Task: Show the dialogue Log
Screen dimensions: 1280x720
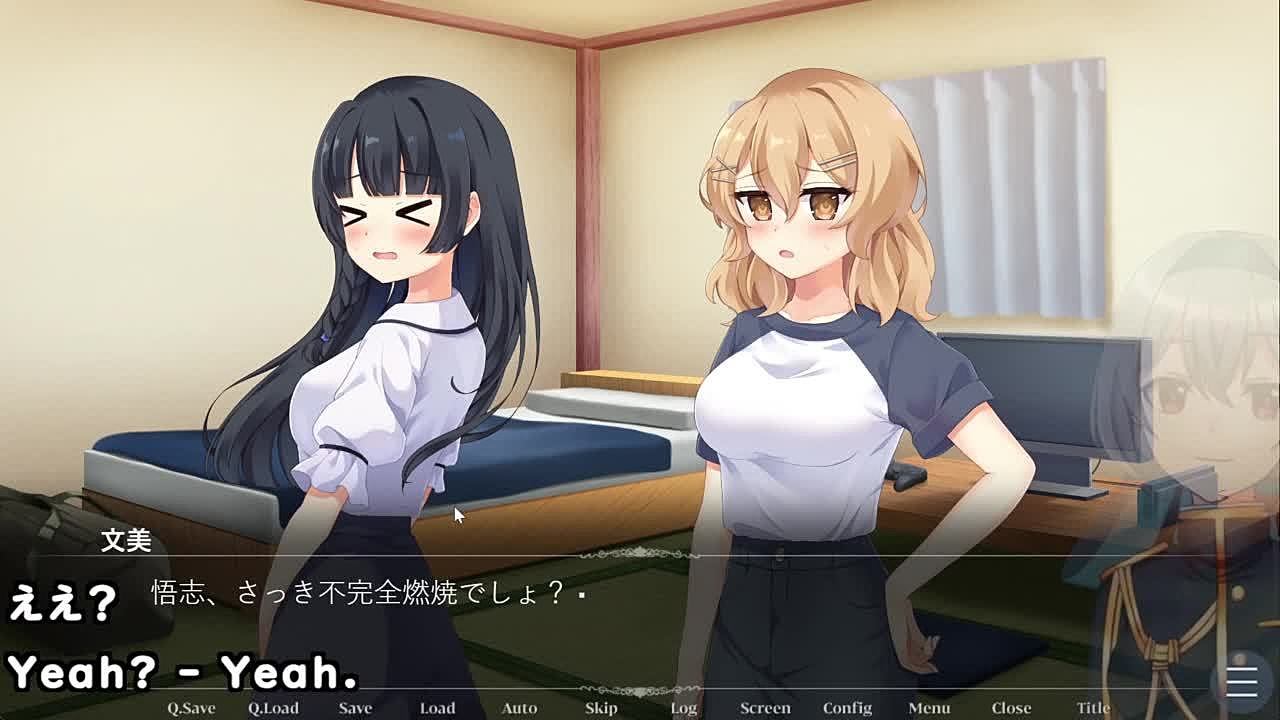Action: tap(684, 707)
